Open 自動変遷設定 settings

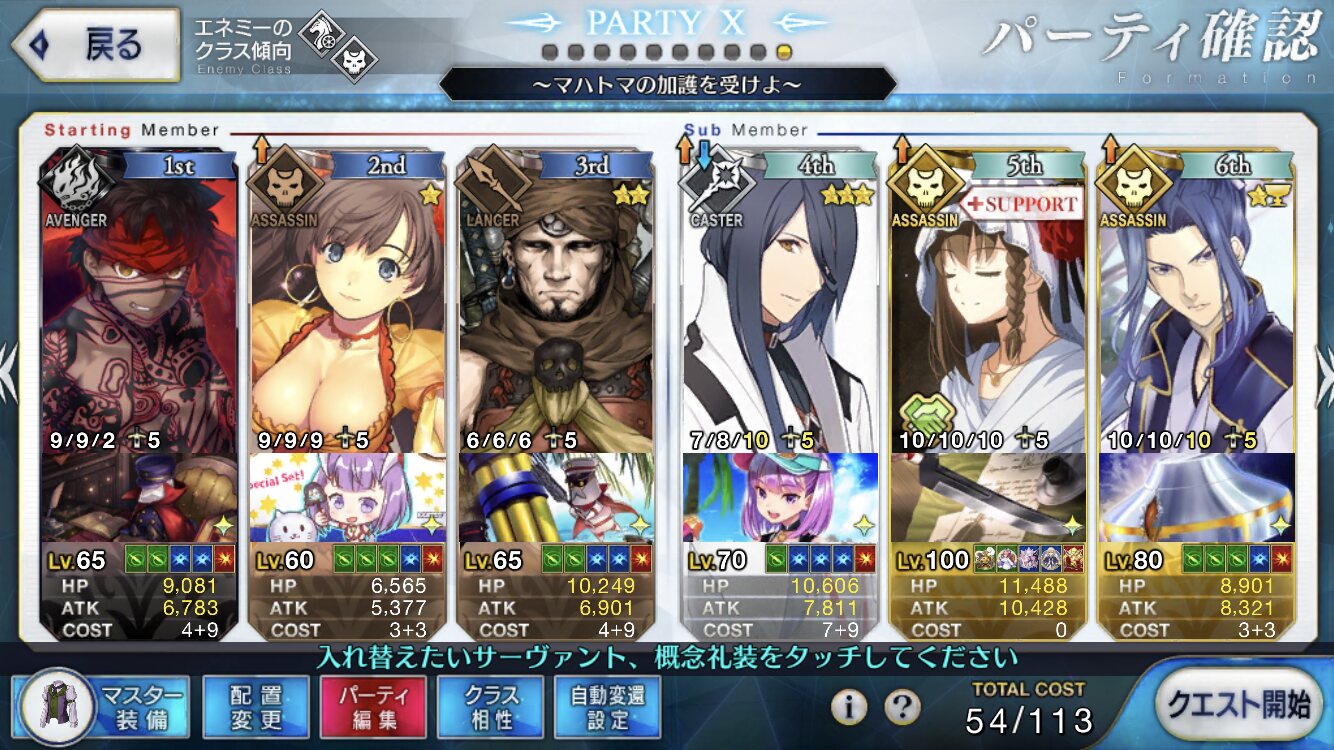[608, 706]
